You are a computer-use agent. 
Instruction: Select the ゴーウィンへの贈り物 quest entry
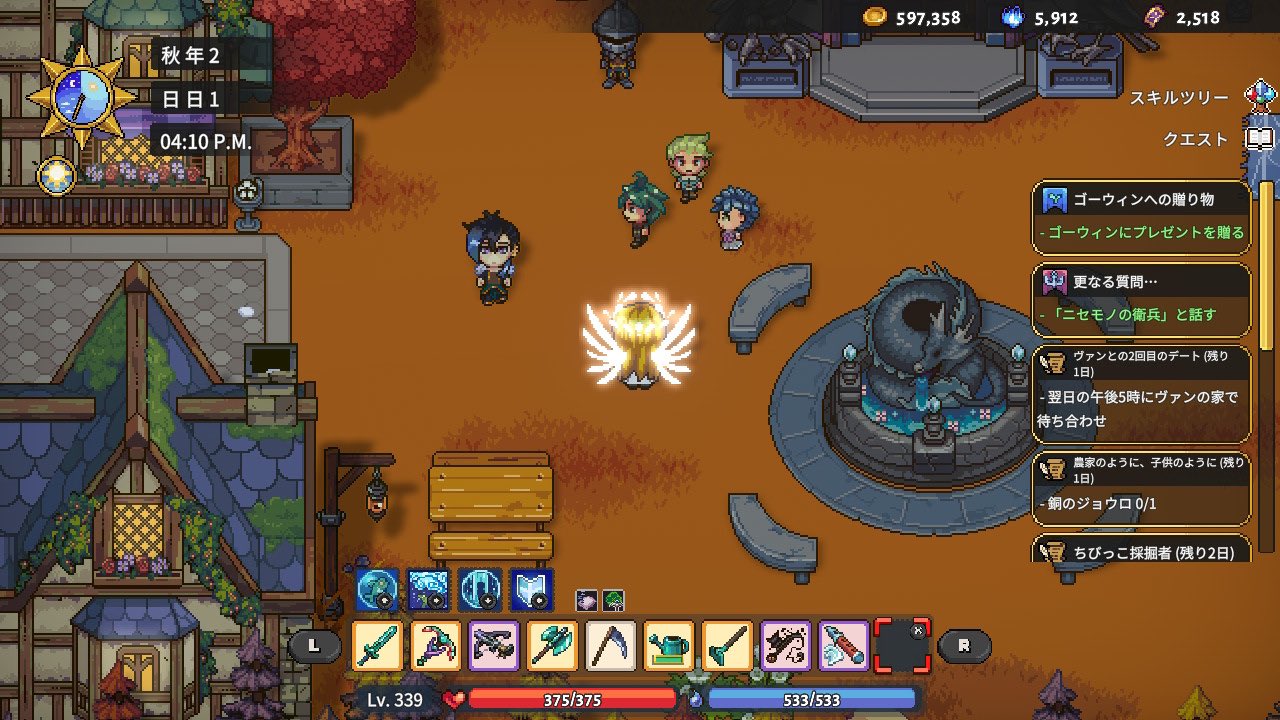pos(1141,217)
